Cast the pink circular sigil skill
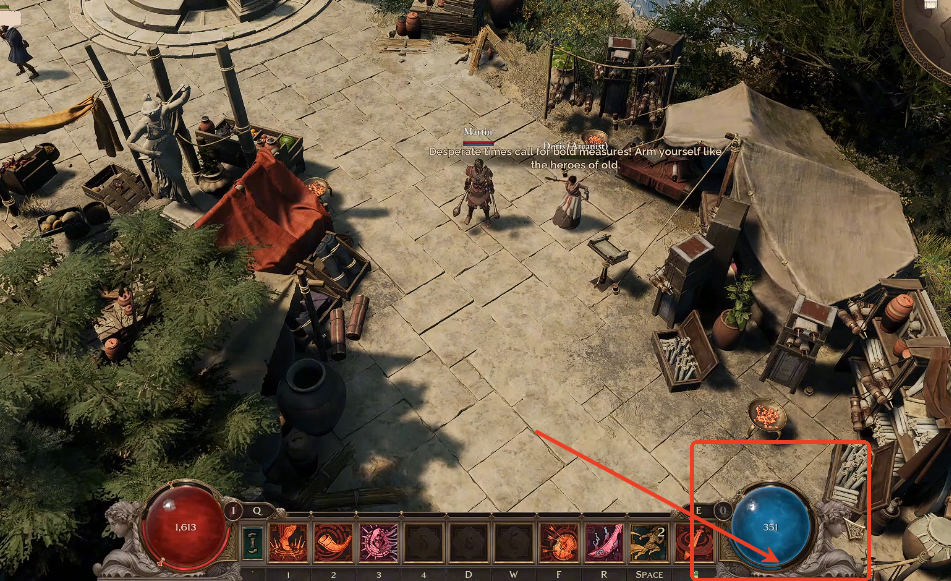 pos(379,543)
